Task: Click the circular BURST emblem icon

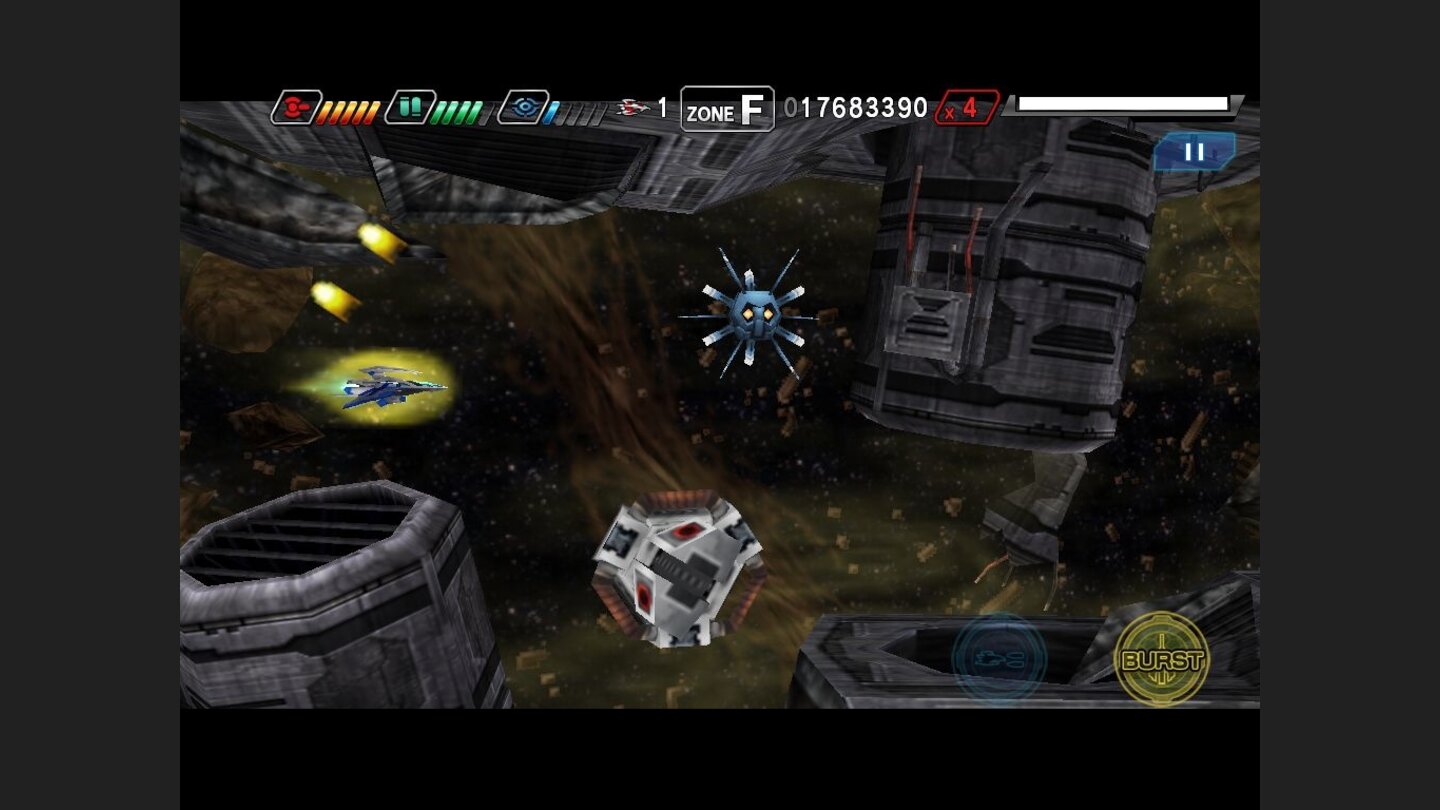Action: [x=1162, y=660]
